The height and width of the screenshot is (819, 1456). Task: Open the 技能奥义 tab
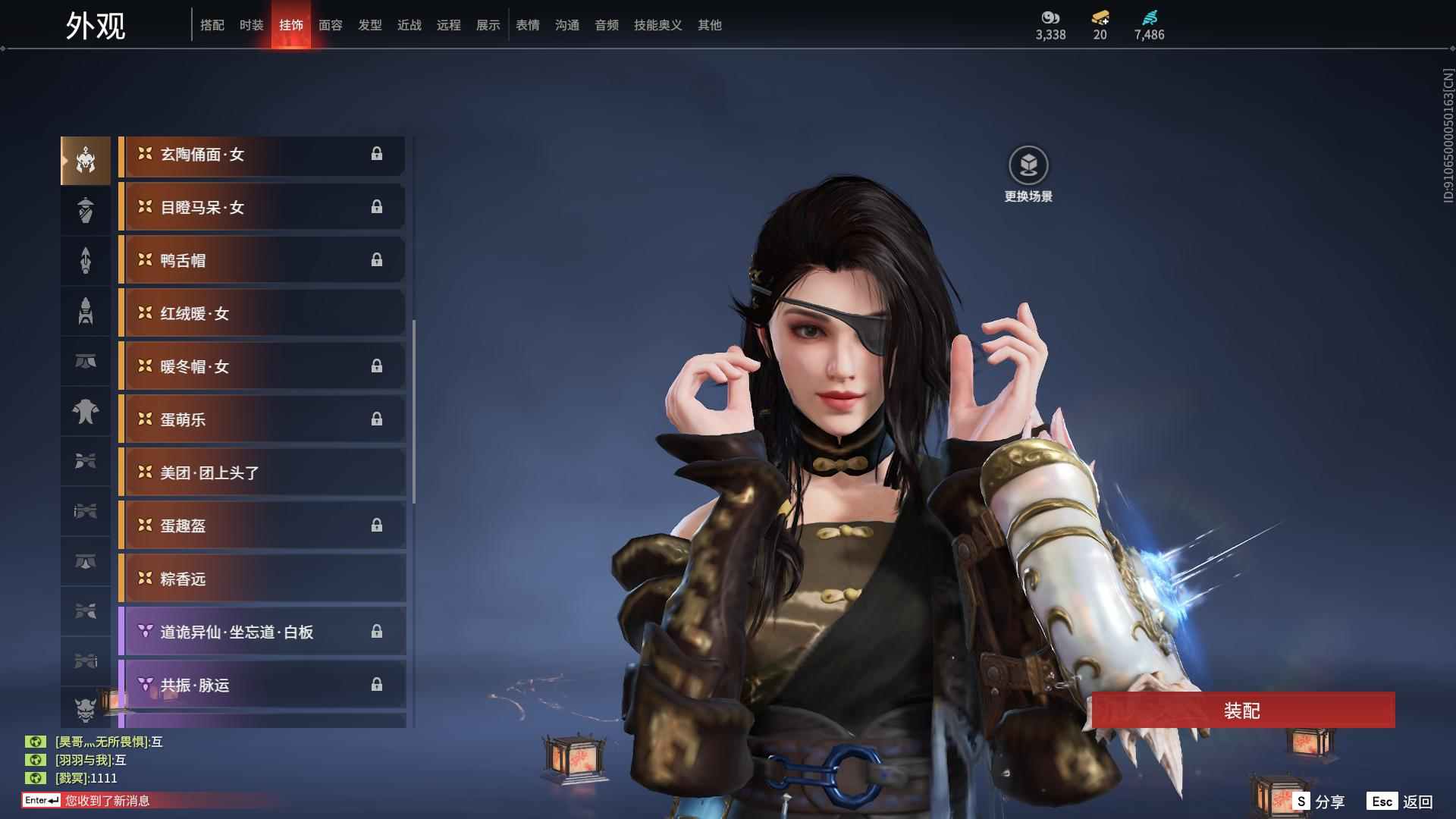point(657,25)
